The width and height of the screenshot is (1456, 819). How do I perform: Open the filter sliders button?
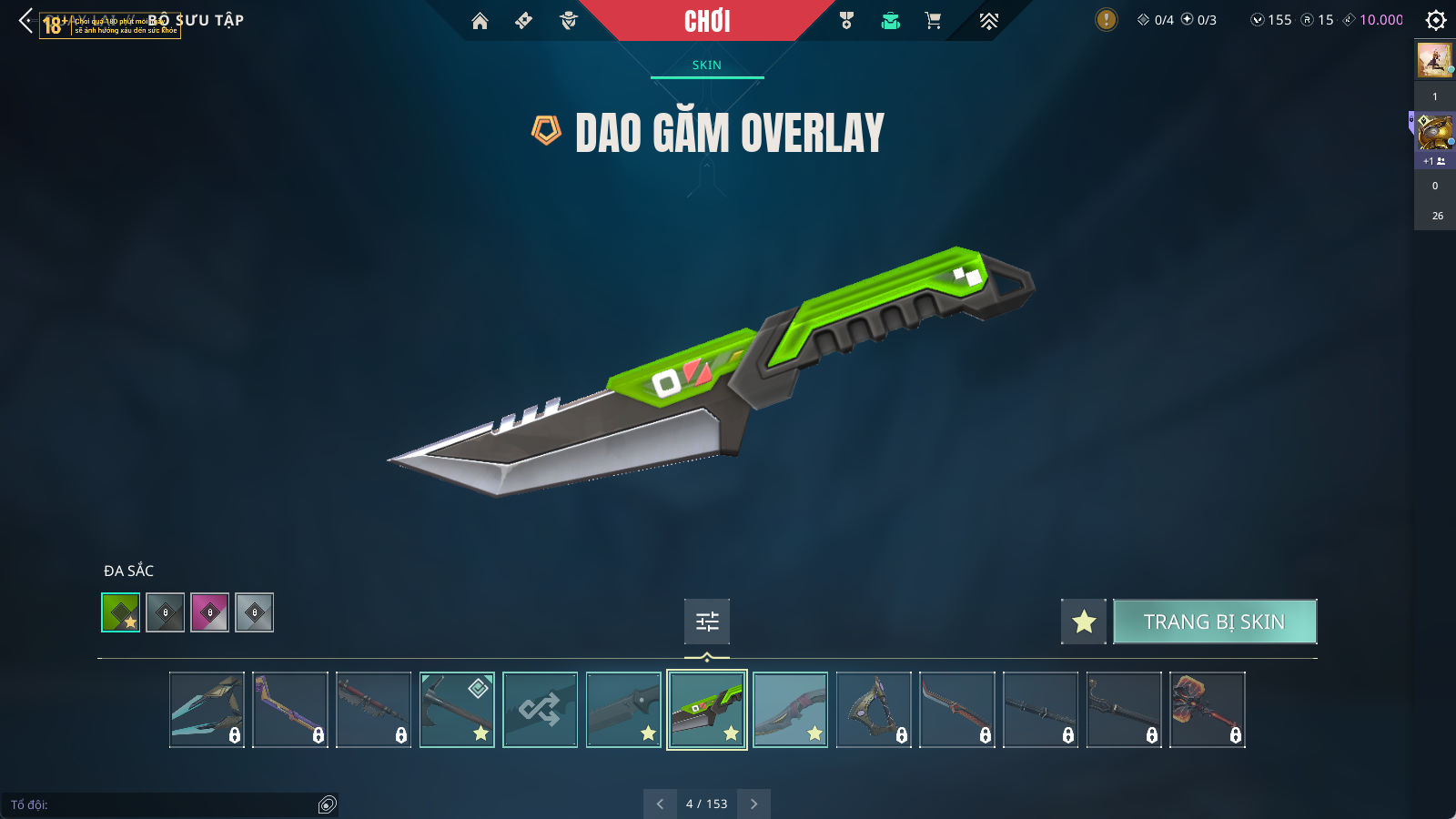point(707,622)
